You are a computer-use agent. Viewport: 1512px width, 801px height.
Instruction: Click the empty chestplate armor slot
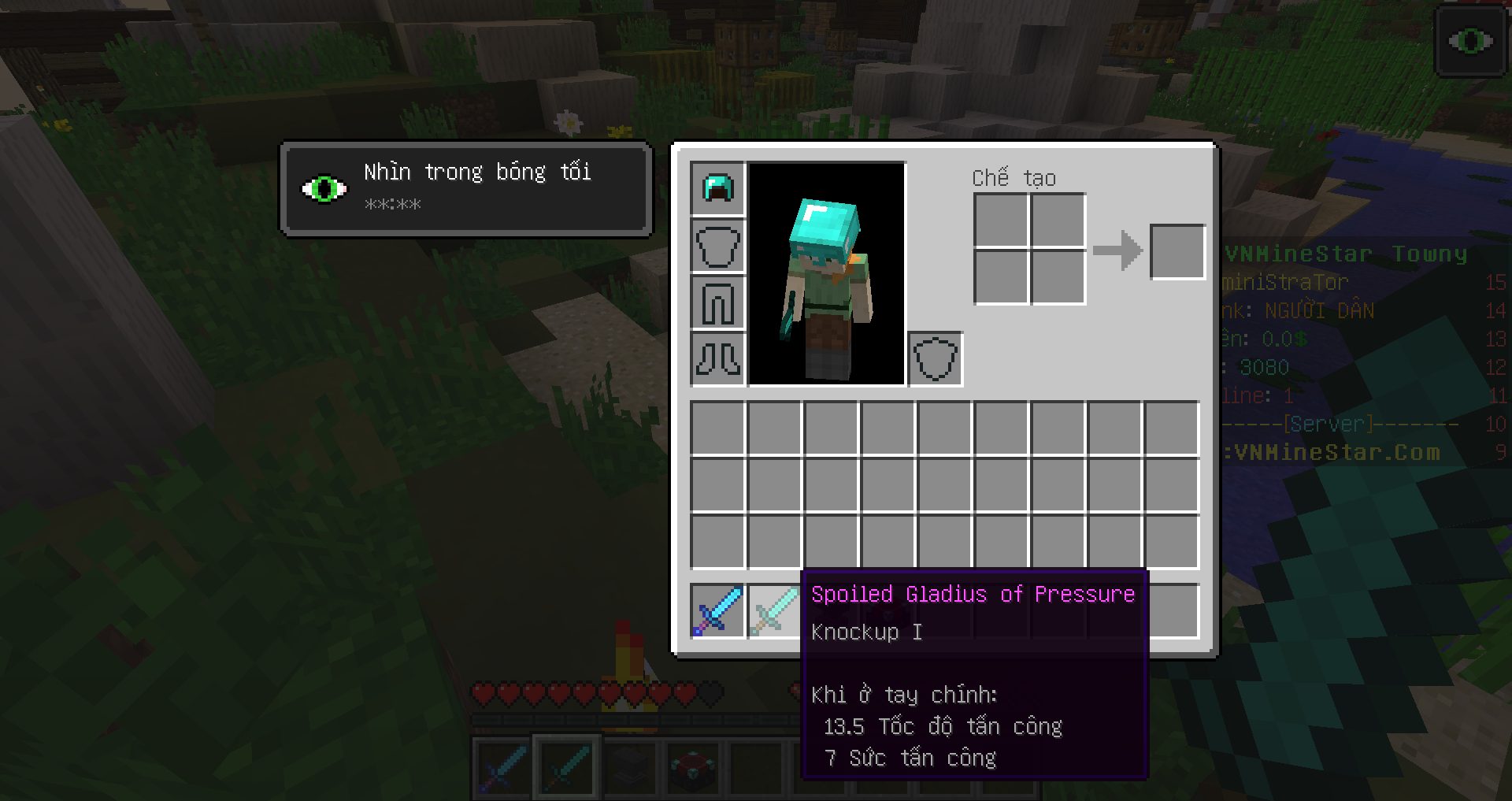pyautogui.click(x=717, y=246)
